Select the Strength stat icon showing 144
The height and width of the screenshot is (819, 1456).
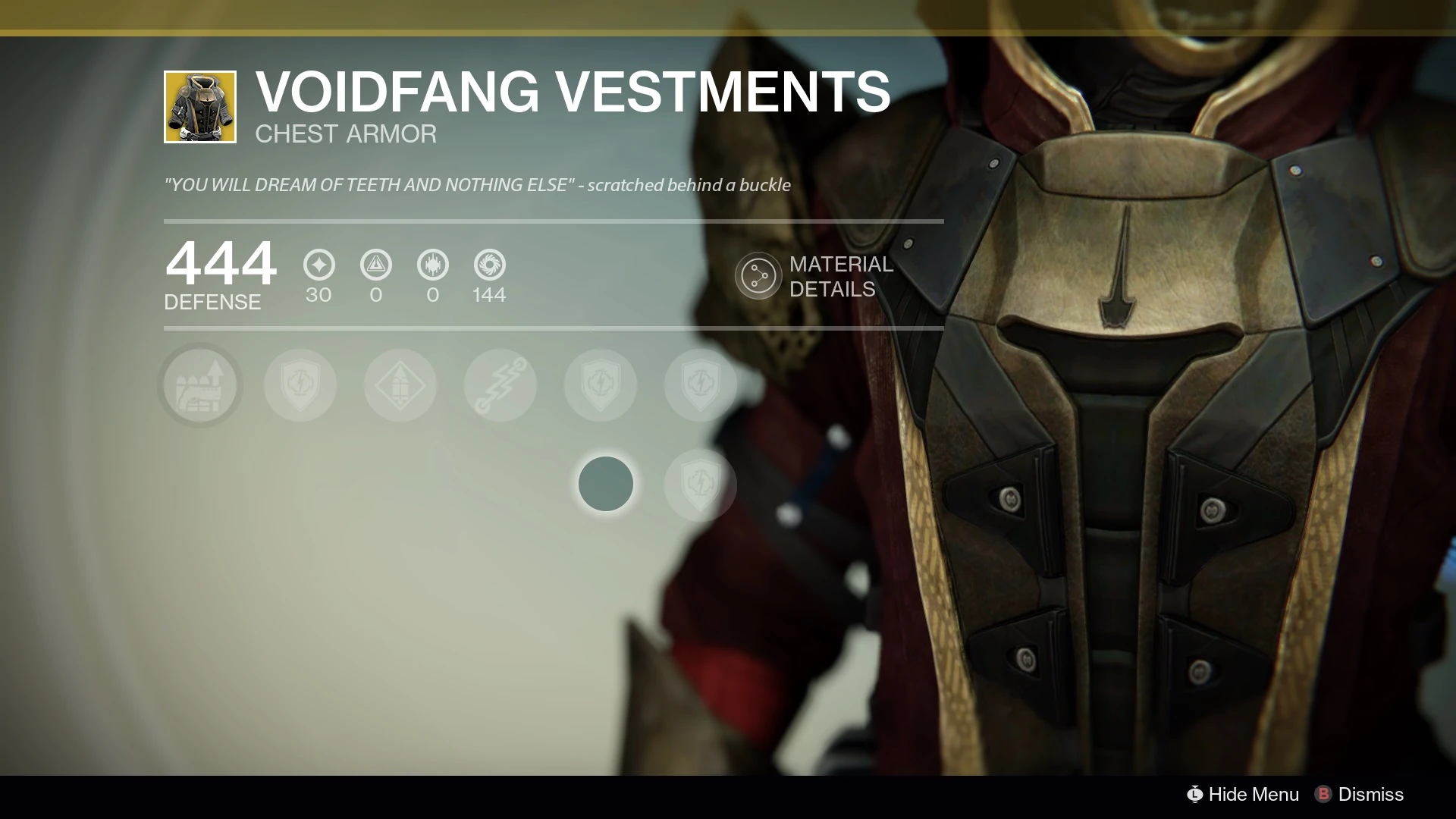pos(489,265)
